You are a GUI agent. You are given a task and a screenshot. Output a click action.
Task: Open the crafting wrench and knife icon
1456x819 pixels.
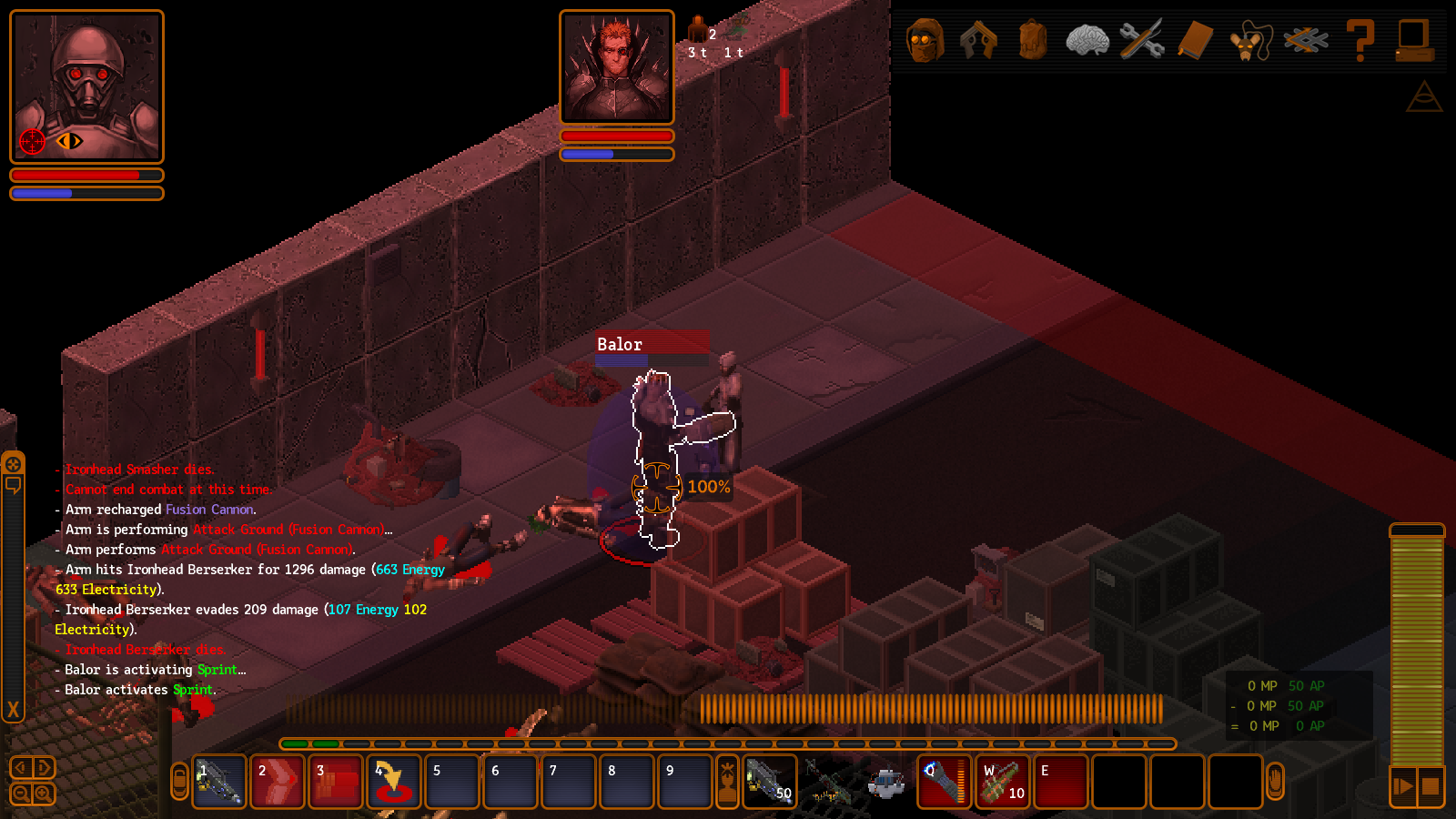pos(1142,41)
